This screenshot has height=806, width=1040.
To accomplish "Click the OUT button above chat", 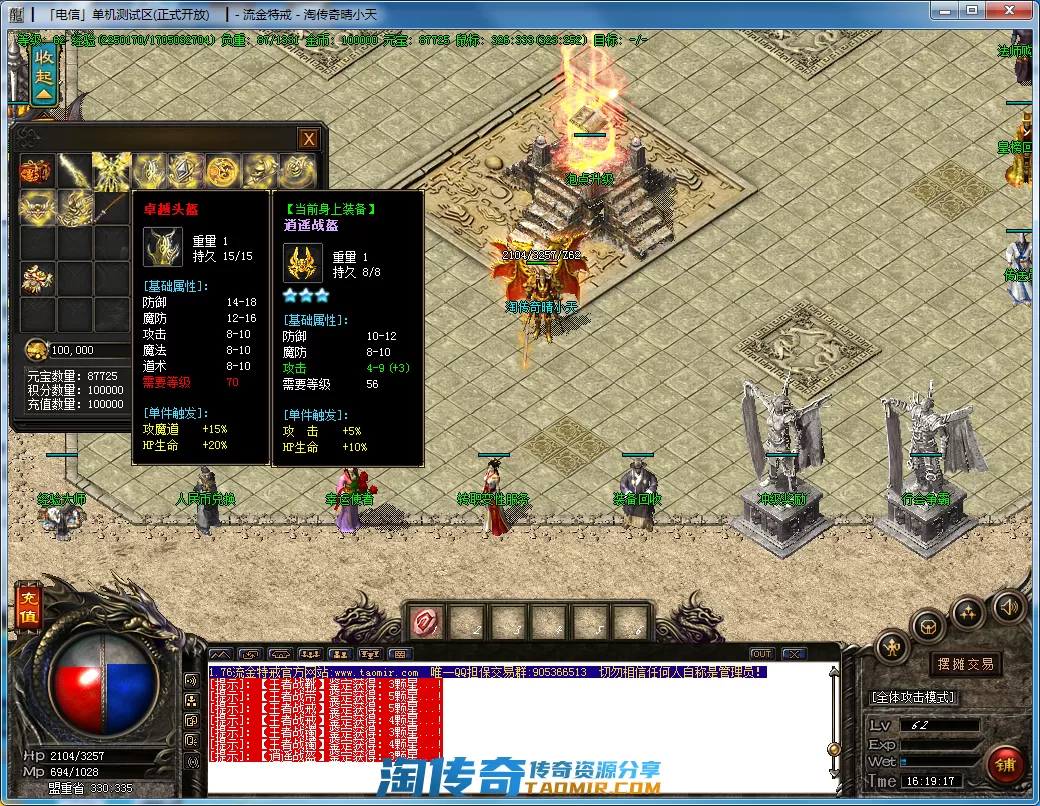I will coord(762,654).
